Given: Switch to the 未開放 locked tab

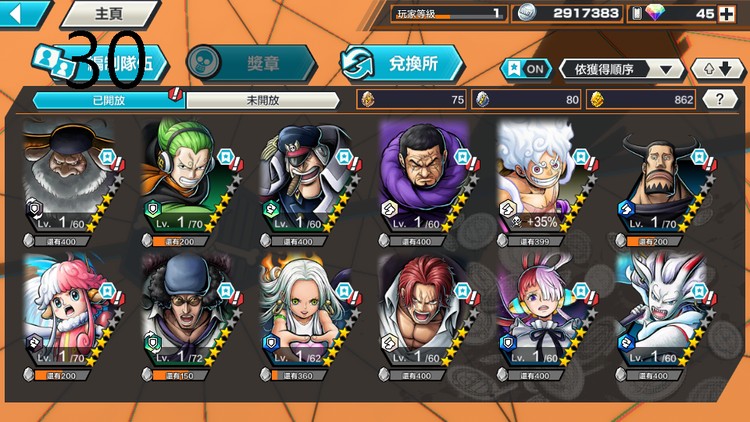Looking at the screenshot, I should coord(262,100).
